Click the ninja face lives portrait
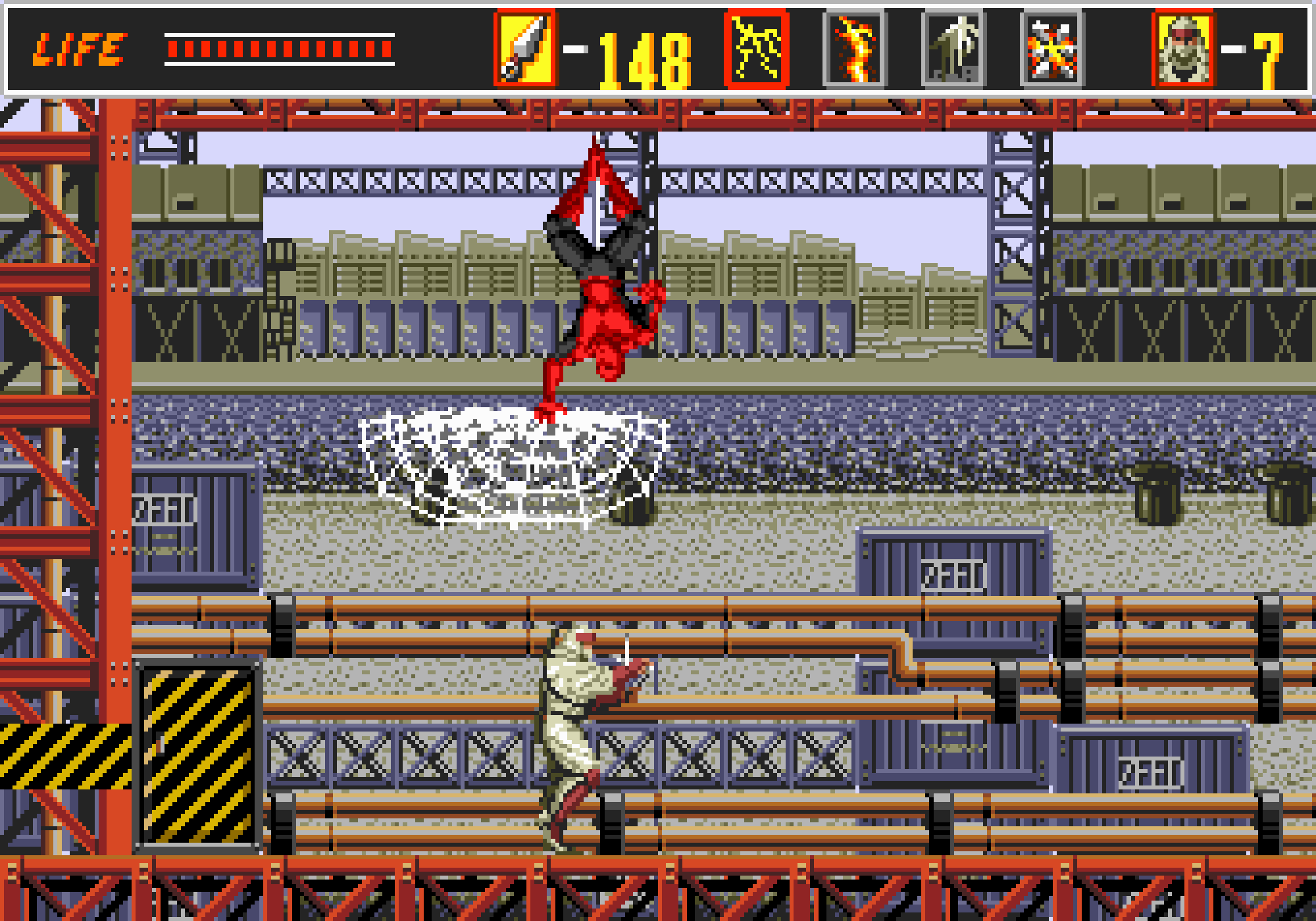 point(1184,49)
